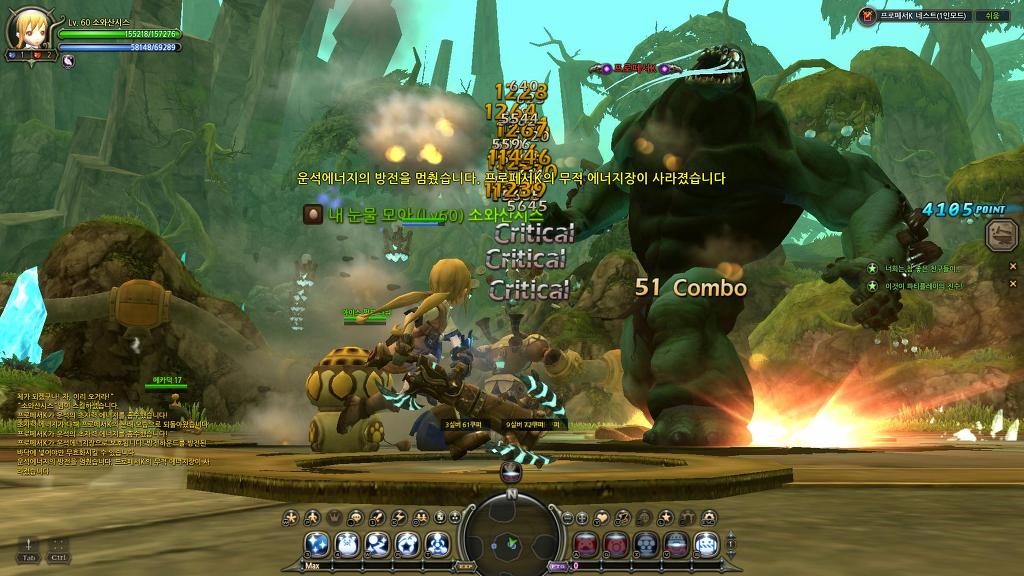Screen dimensions: 1024x576
Task: Use the snowman-face skill in the left hotbar
Action: (347, 544)
